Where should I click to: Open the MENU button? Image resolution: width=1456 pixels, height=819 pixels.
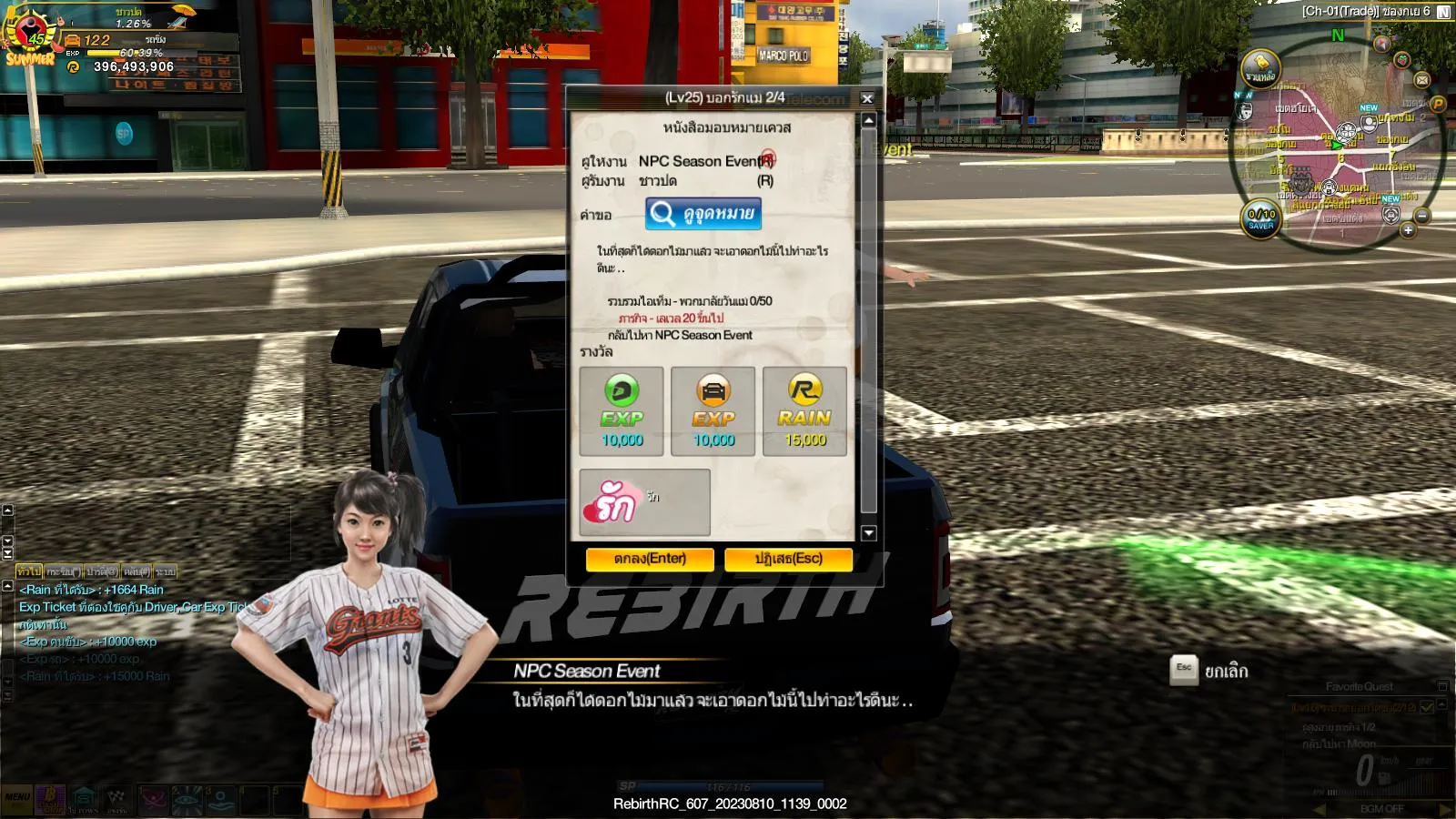click(x=17, y=798)
